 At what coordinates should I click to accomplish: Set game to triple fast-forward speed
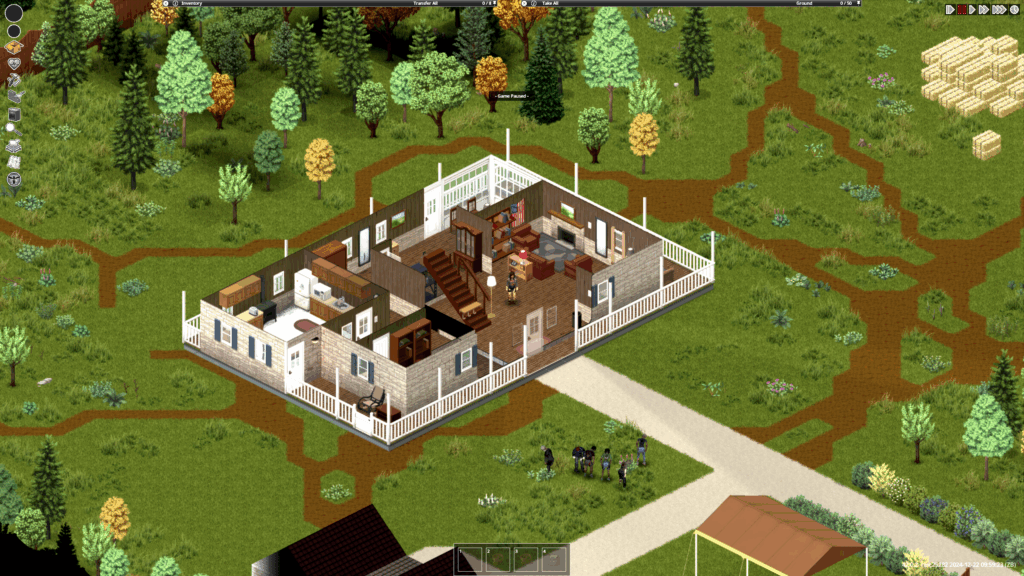[998, 9]
